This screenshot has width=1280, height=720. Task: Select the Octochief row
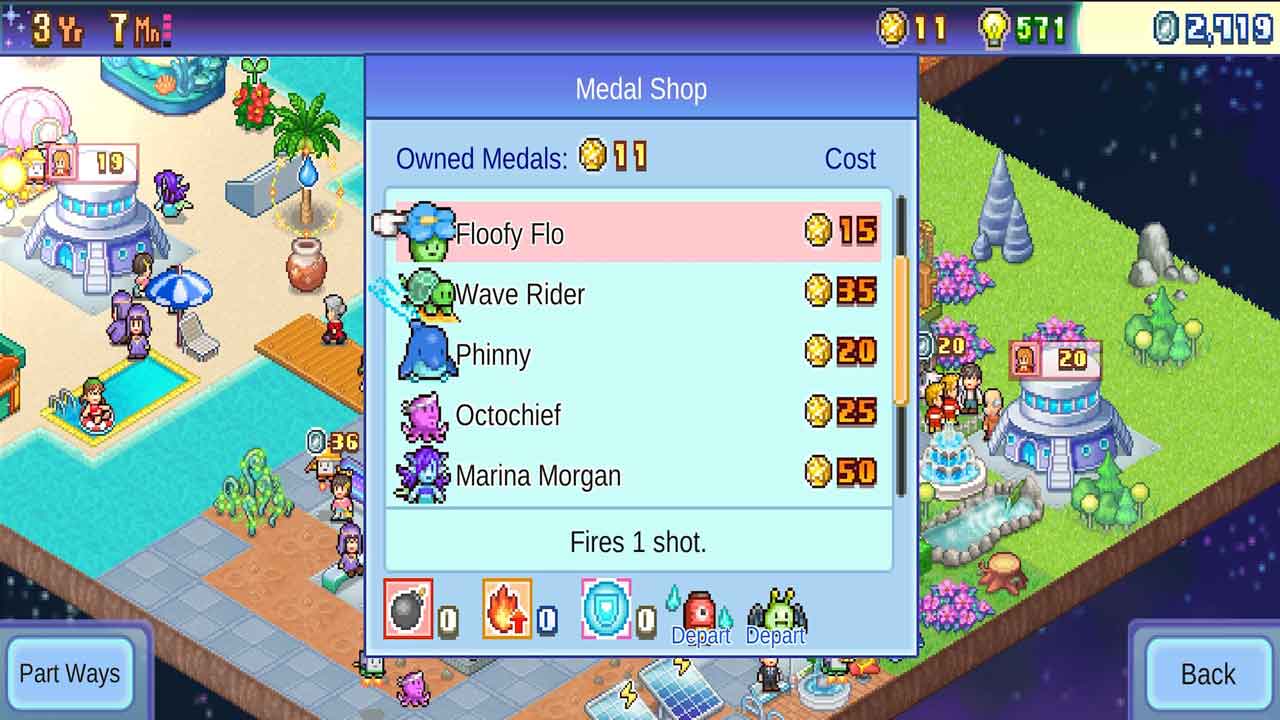[638, 413]
